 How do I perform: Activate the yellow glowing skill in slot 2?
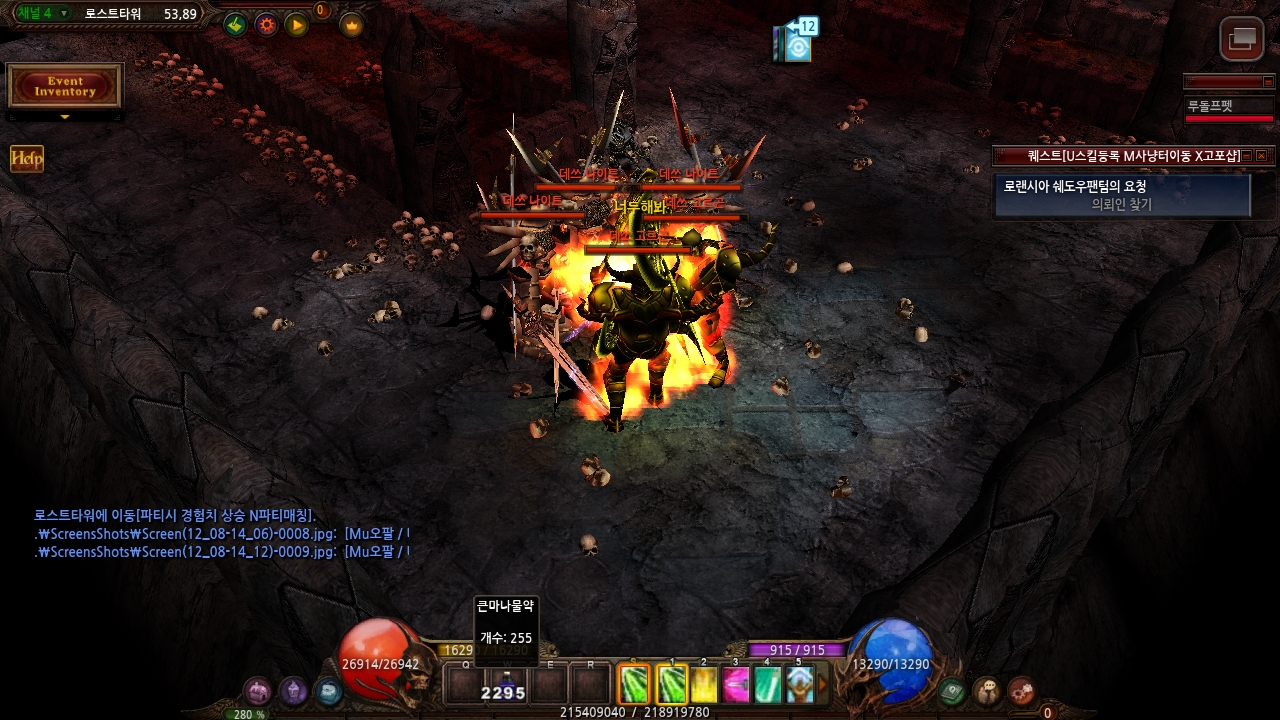704,685
